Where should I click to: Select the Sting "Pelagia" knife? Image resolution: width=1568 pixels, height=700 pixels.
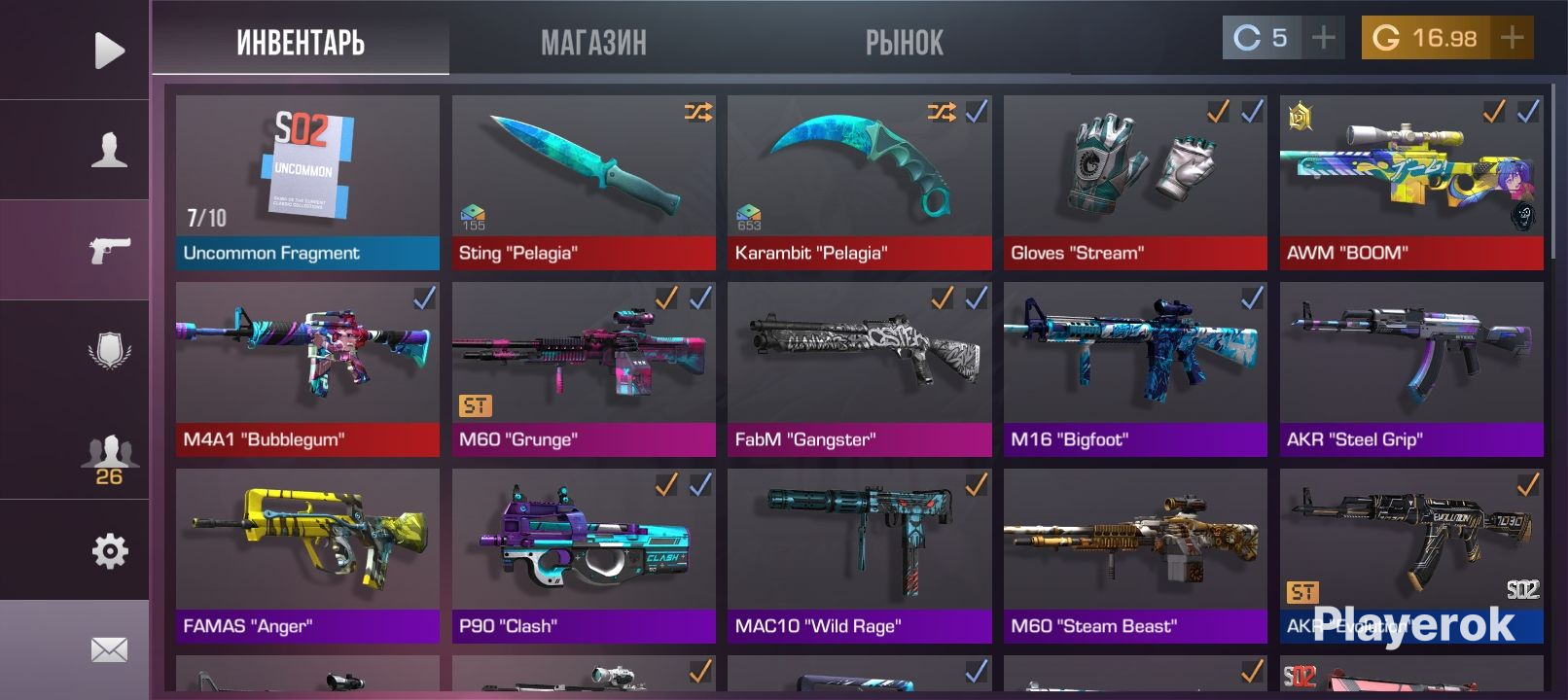click(x=584, y=182)
